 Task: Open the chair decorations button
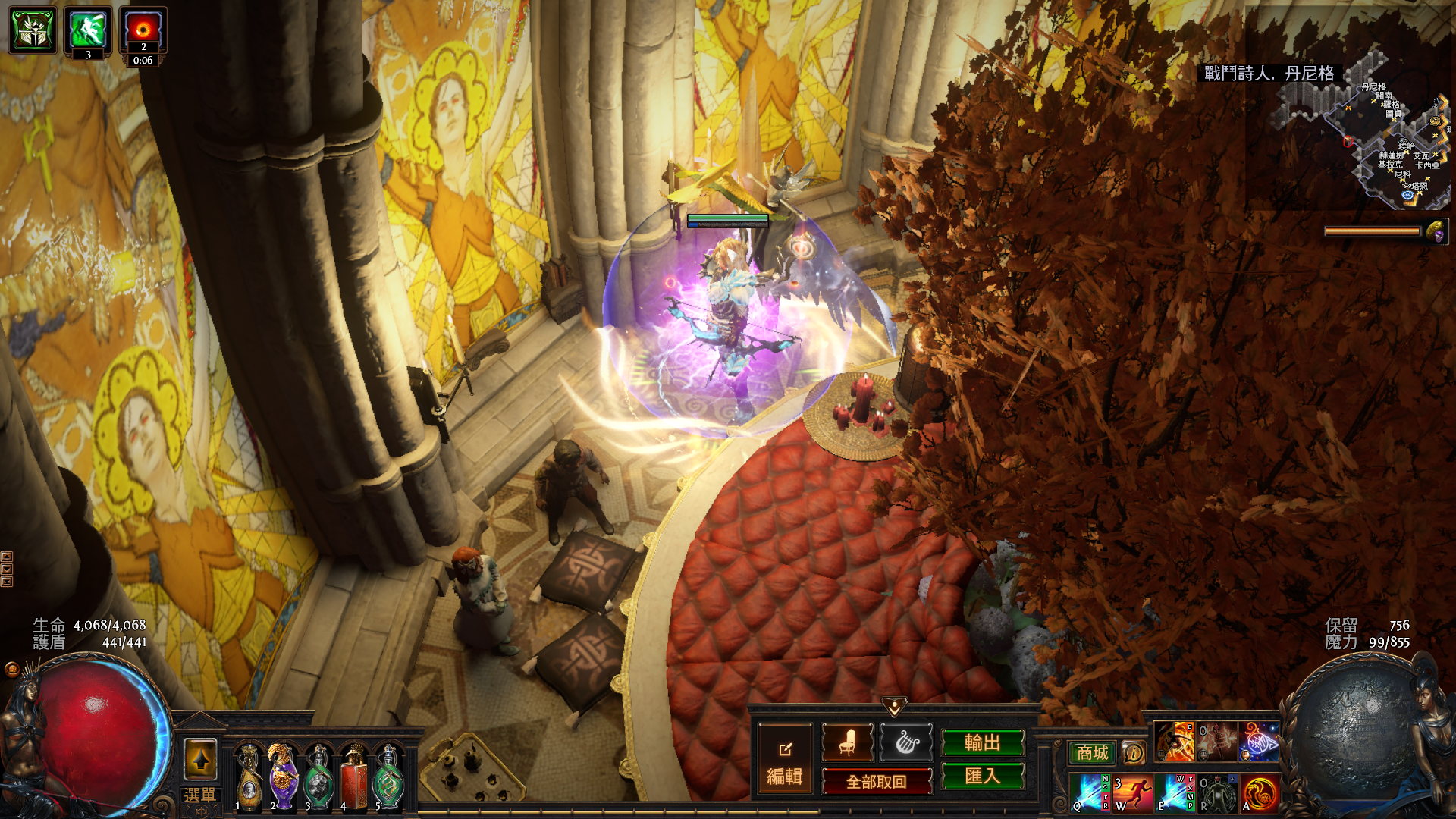[x=847, y=743]
